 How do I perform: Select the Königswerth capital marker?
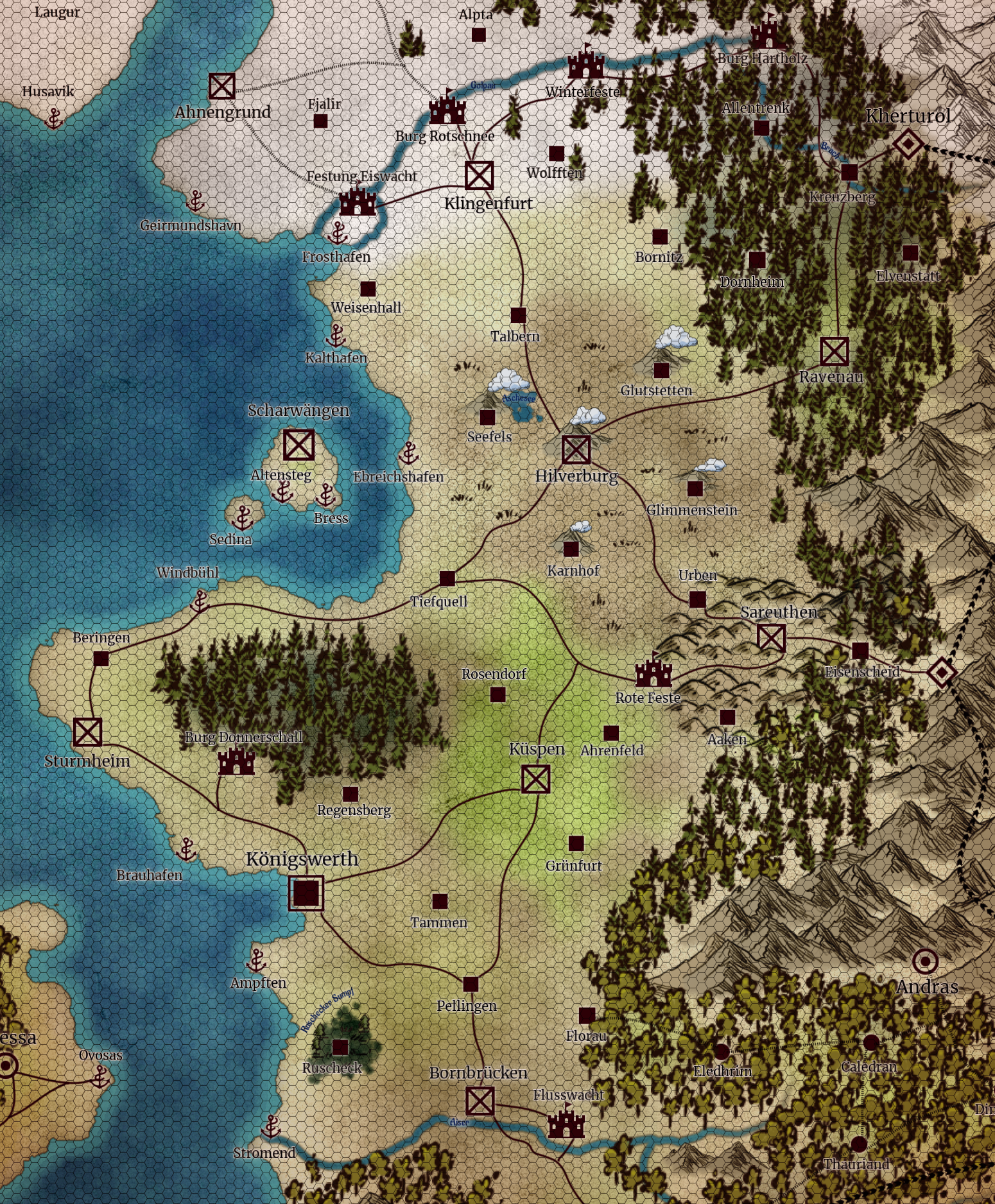pyautogui.click(x=306, y=893)
